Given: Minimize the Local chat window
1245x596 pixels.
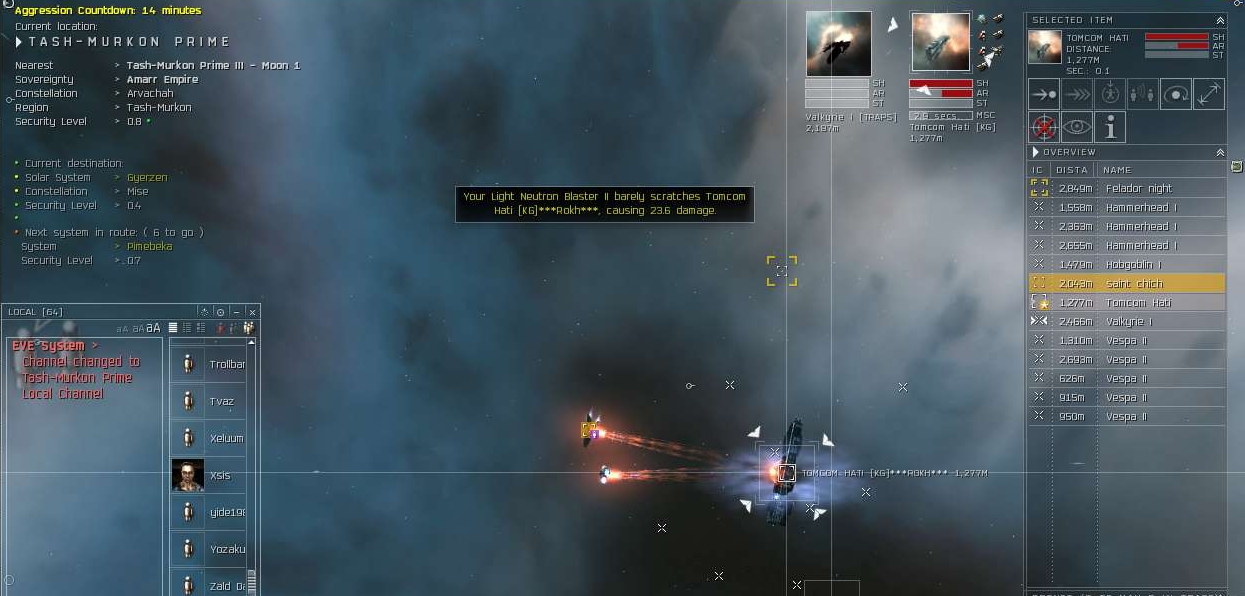Looking at the screenshot, I should click(x=236, y=312).
